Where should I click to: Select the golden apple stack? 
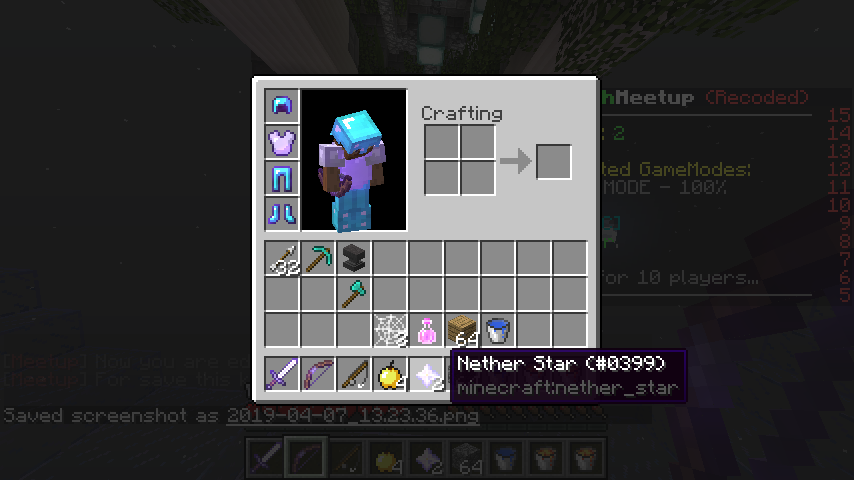click(x=390, y=374)
